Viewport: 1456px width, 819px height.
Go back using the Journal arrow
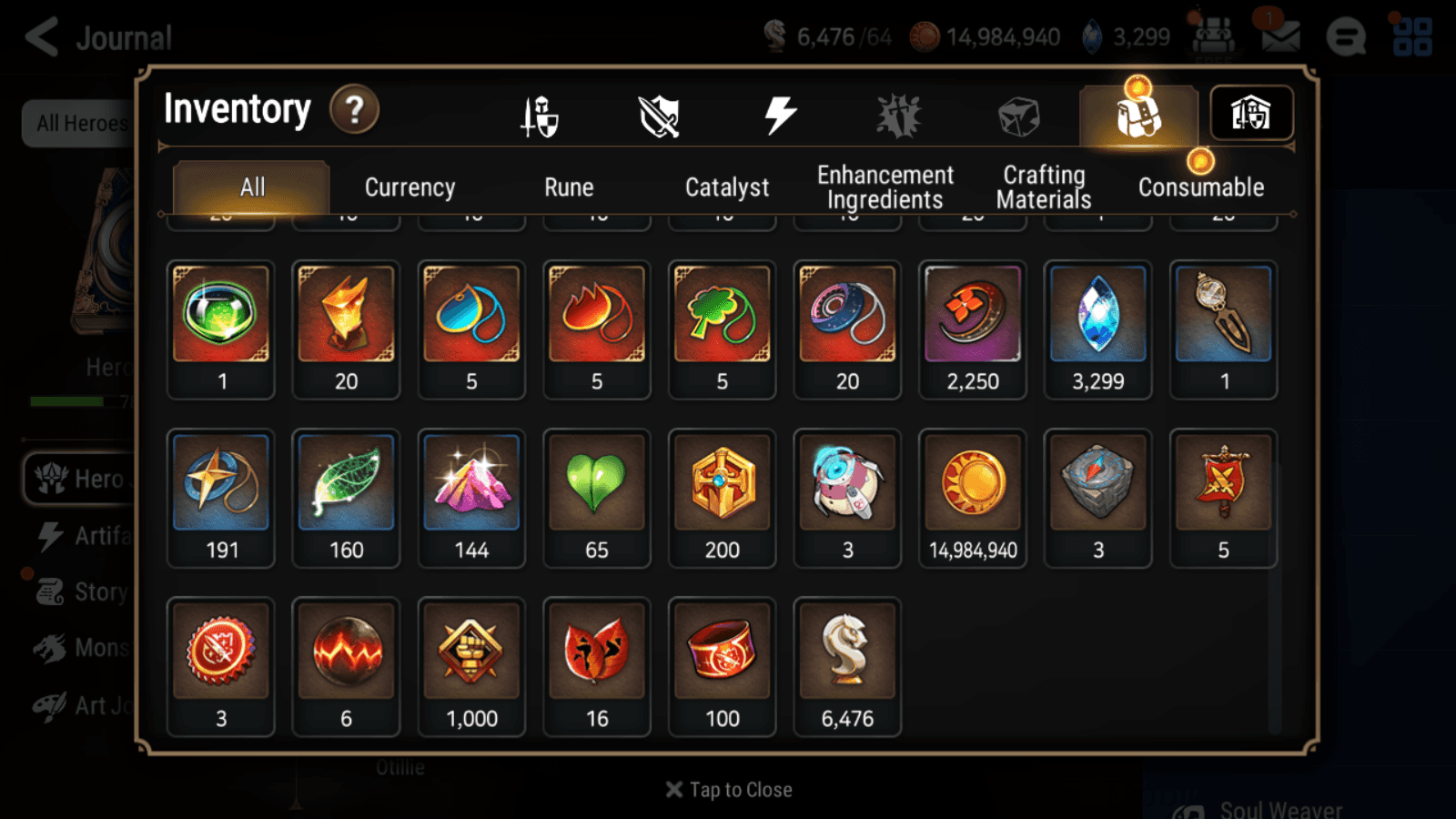point(41,36)
